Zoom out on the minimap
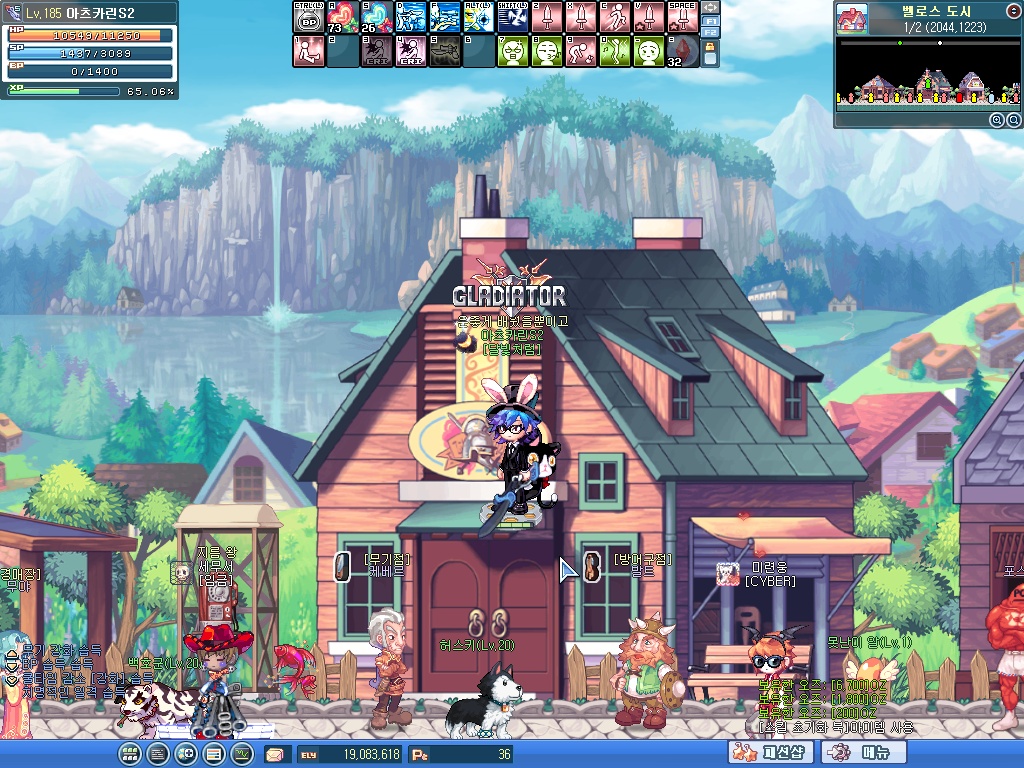 [1013, 120]
